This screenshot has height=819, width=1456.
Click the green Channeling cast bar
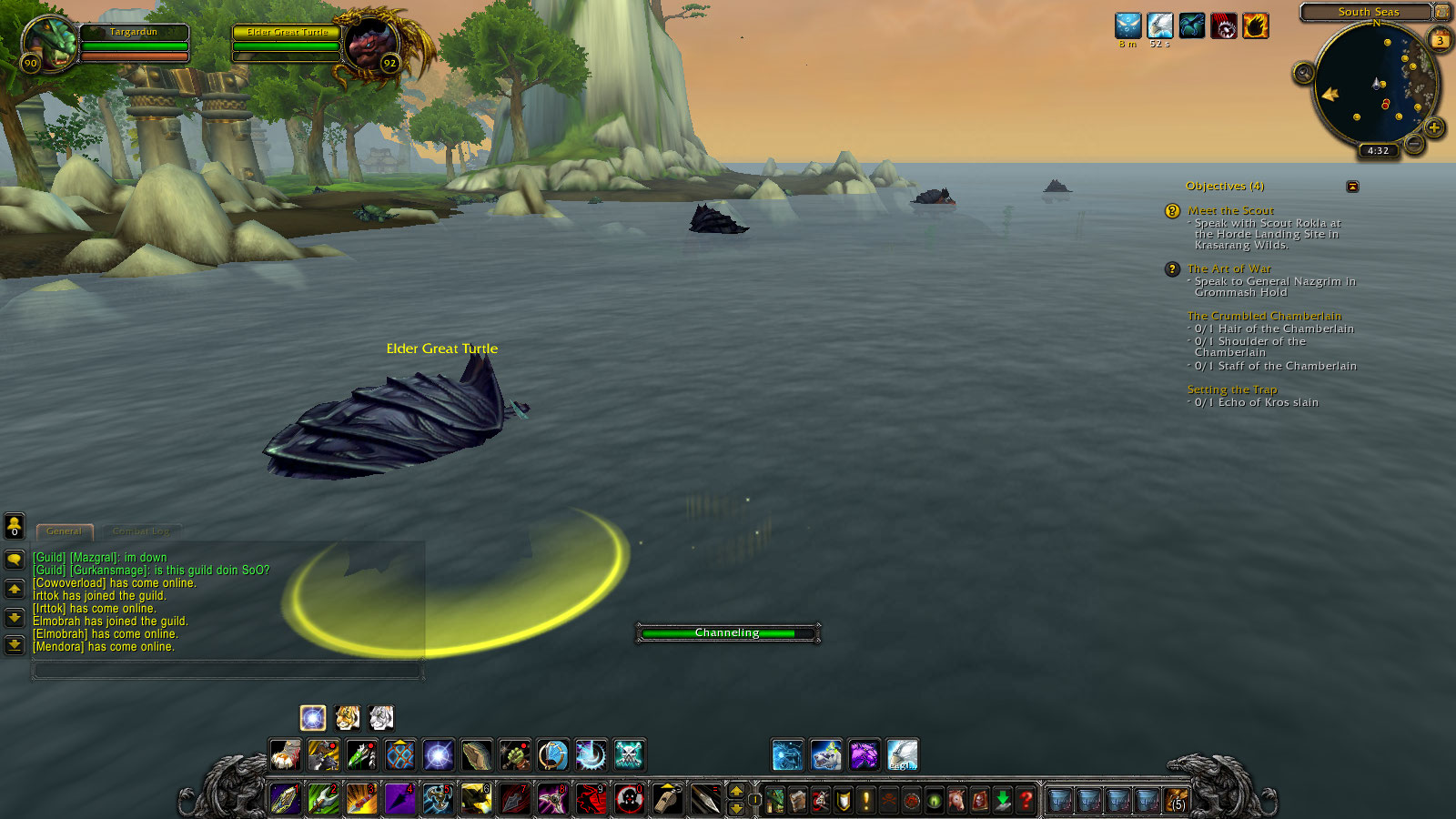pyautogui.click(x=726, y=632)
